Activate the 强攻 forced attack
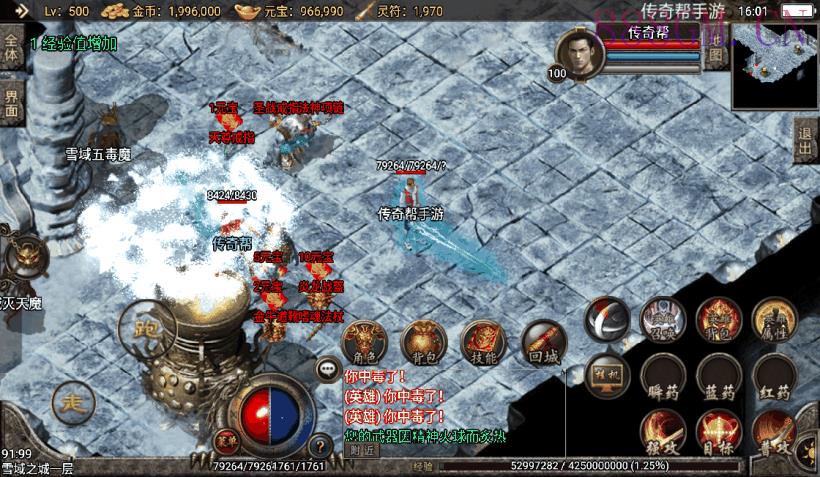 pyautogui.click(x=662, y=432)
